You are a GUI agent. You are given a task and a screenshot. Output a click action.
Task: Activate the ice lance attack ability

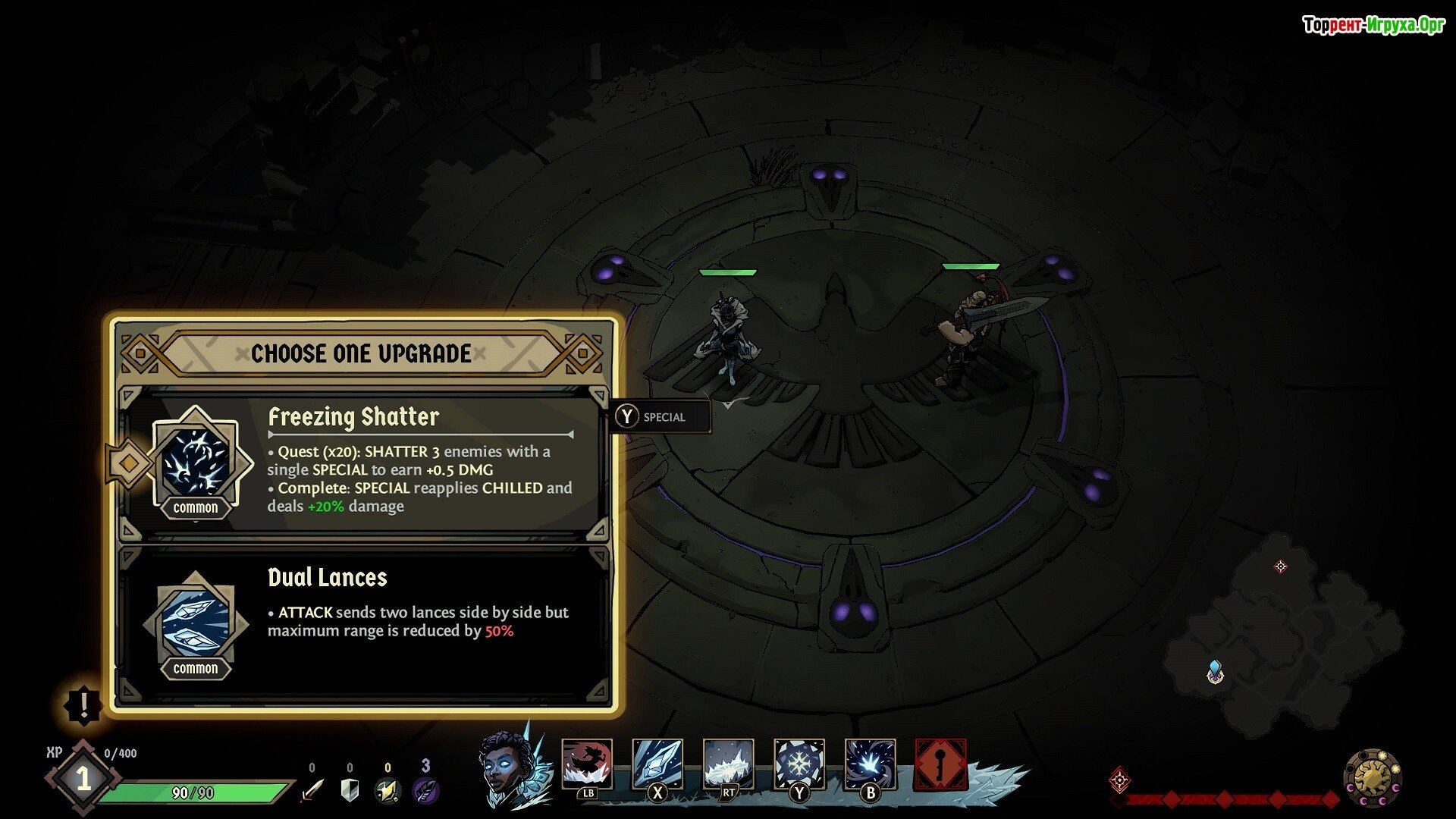tap(657, 764)
